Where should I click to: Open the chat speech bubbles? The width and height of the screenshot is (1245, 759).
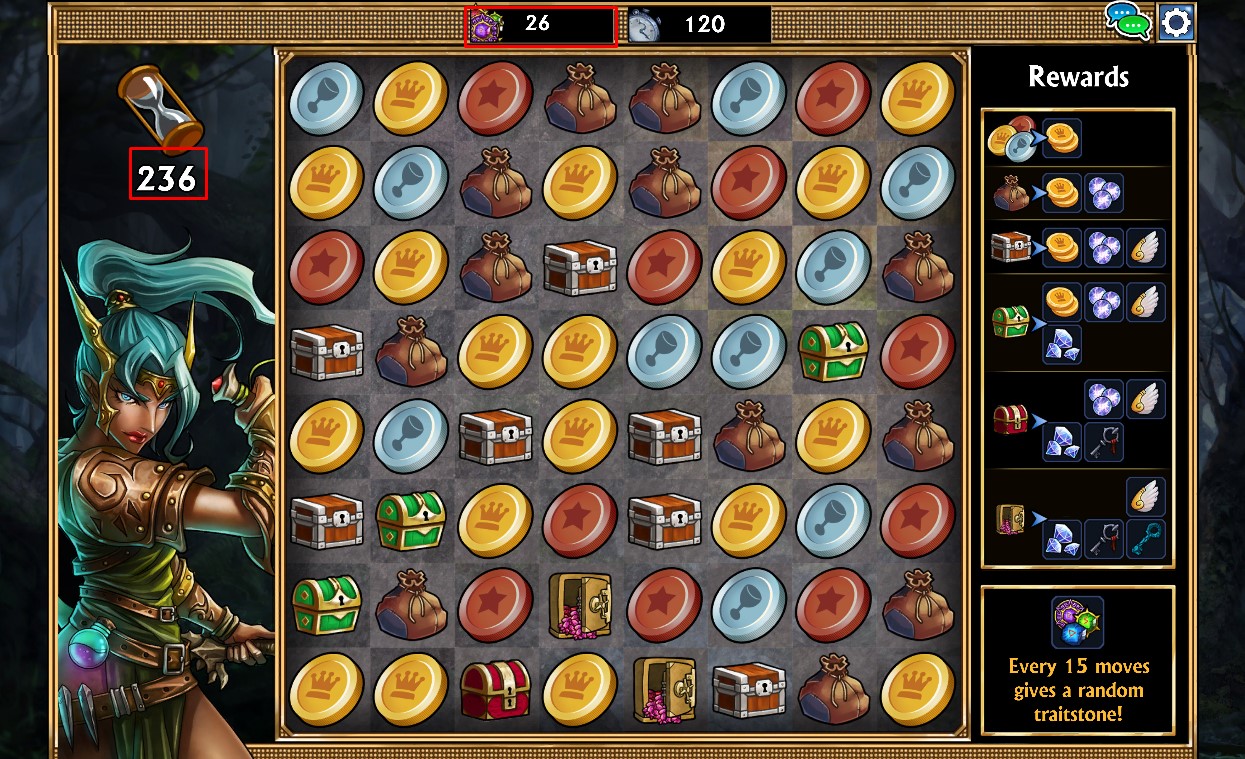(x=1128, y=20)
